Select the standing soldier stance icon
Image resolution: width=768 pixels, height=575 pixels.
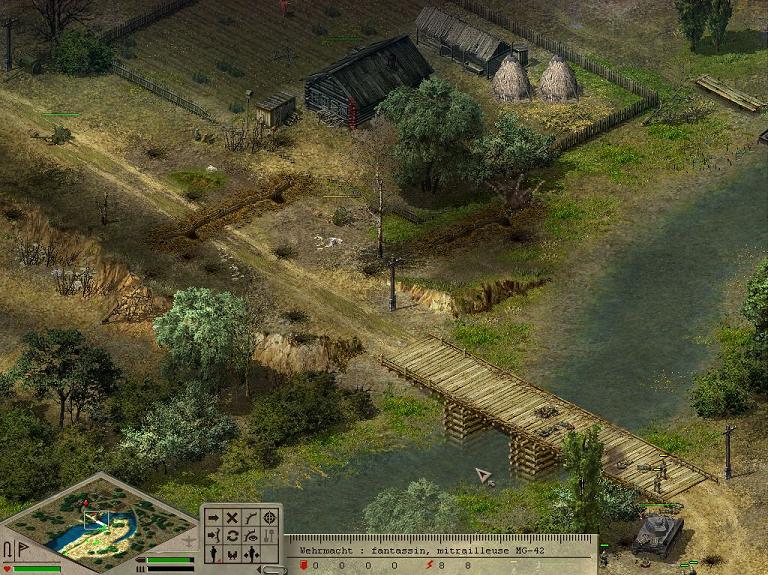click(213, 553)
